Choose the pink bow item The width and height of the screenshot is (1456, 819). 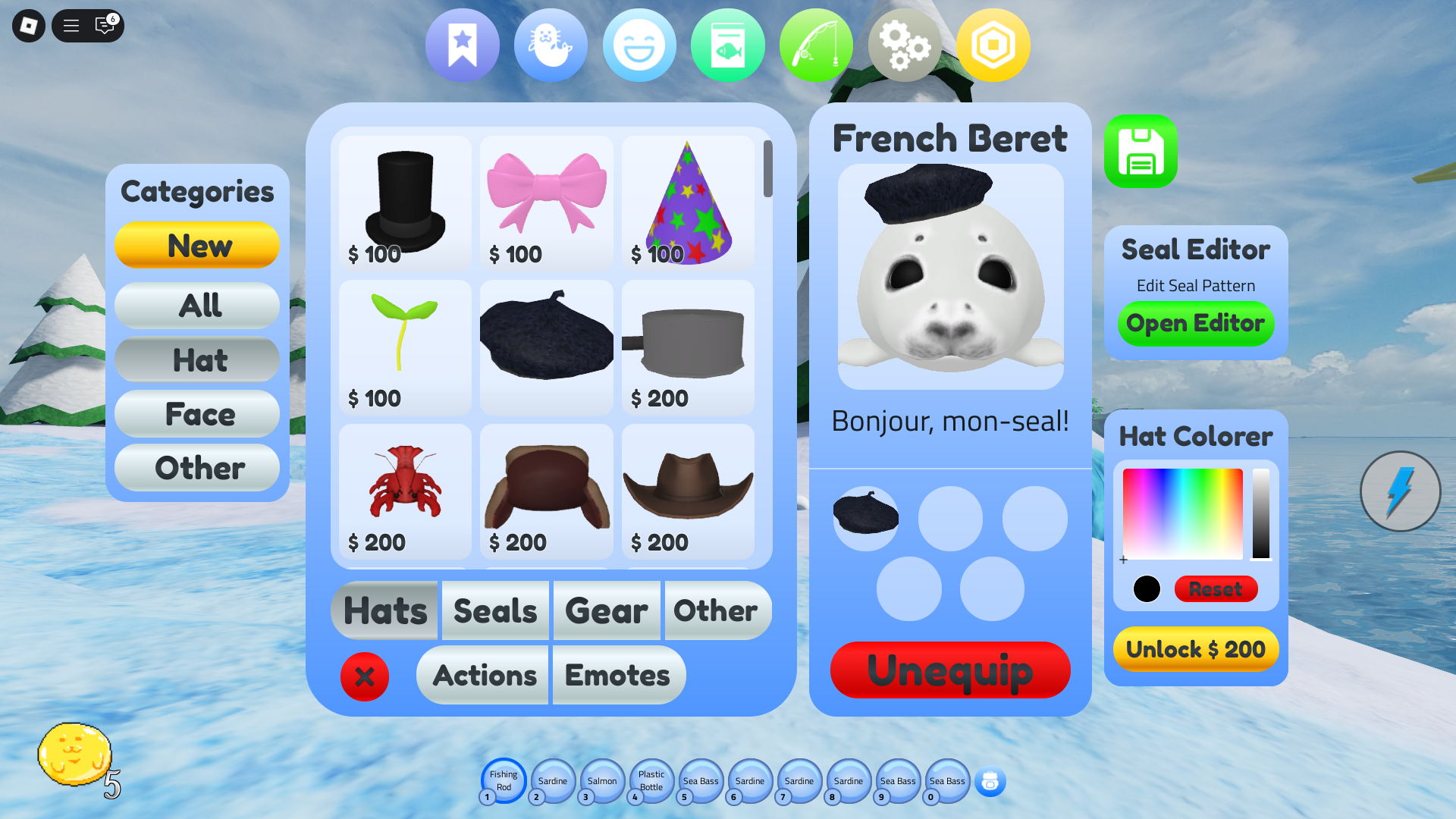pos(546,202)
